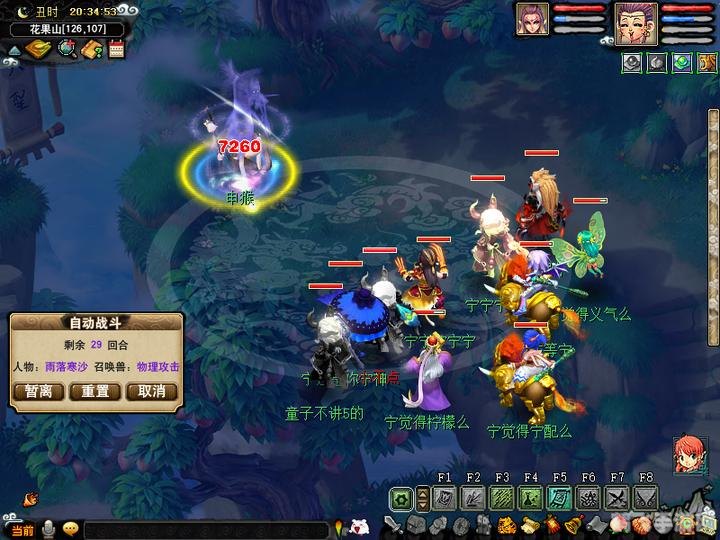Activate the F1 skill slot
The image size is (720, 540).
tap(445, 498)
